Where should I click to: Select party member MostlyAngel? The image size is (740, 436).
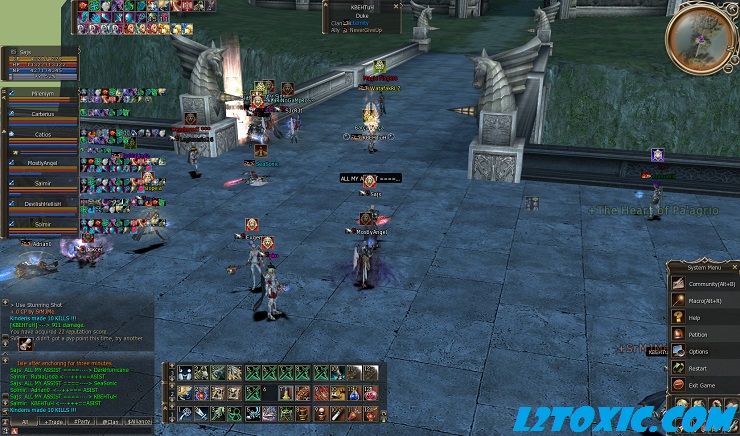click(42, 160)
